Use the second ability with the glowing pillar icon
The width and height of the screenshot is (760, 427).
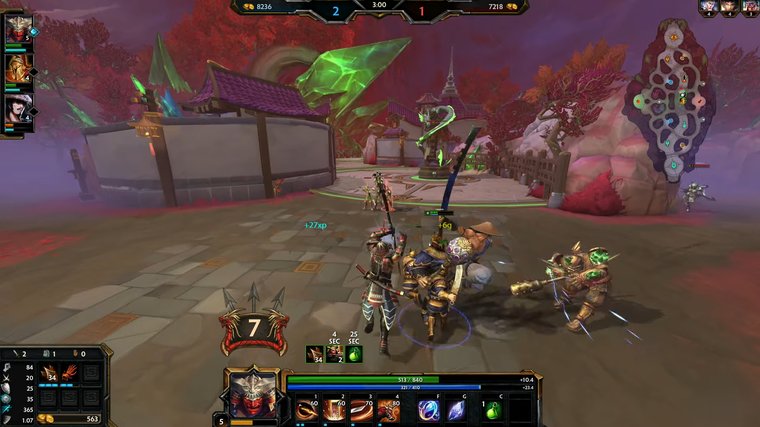[334, 409]
